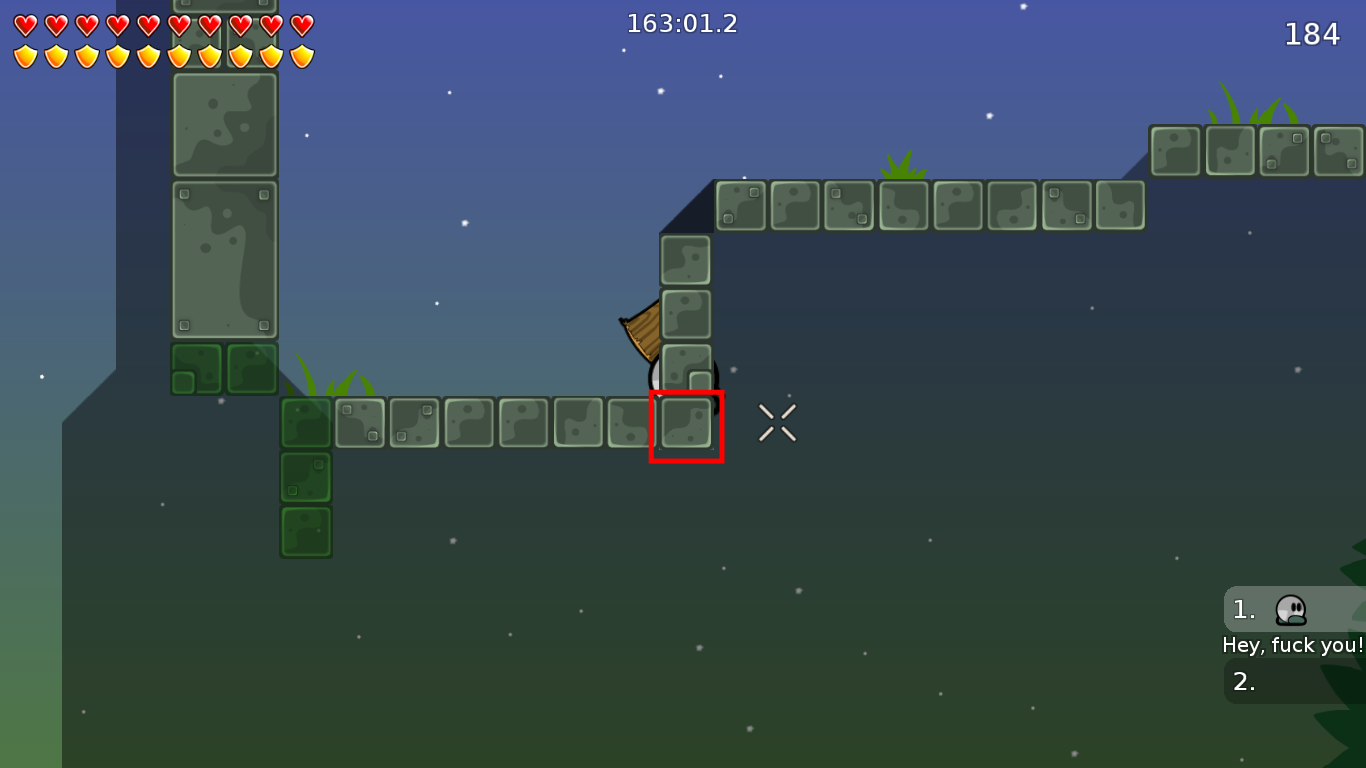Click the stone block row at top right
Screen dimensions: 1366x768
1255,150
